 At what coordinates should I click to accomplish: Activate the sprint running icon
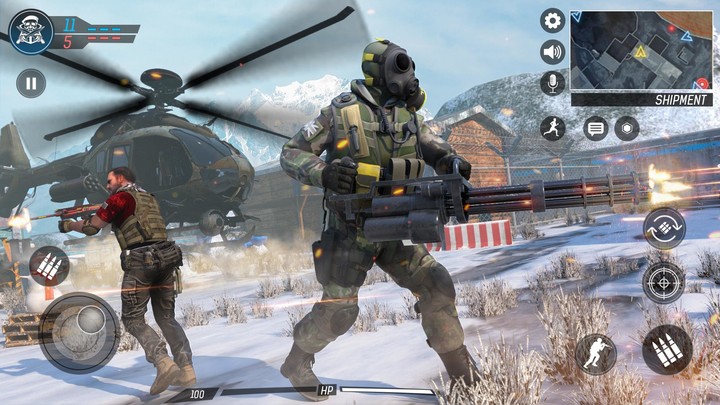coord(552,127)
